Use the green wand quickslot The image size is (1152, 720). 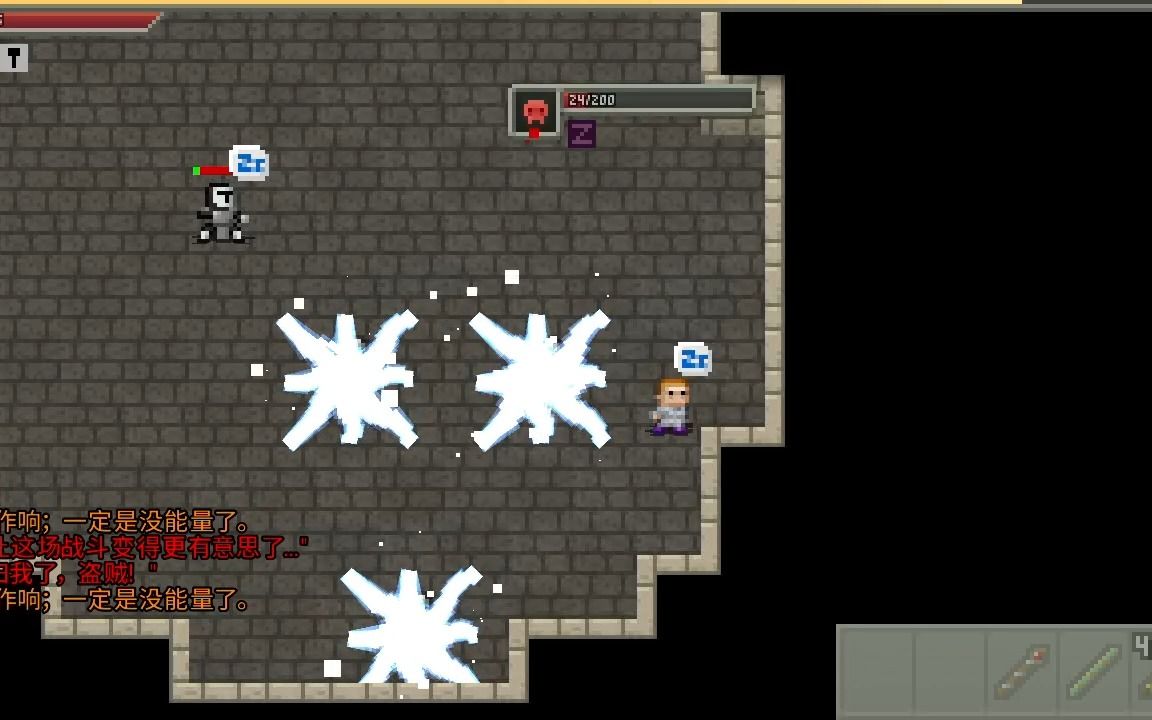1093,672
